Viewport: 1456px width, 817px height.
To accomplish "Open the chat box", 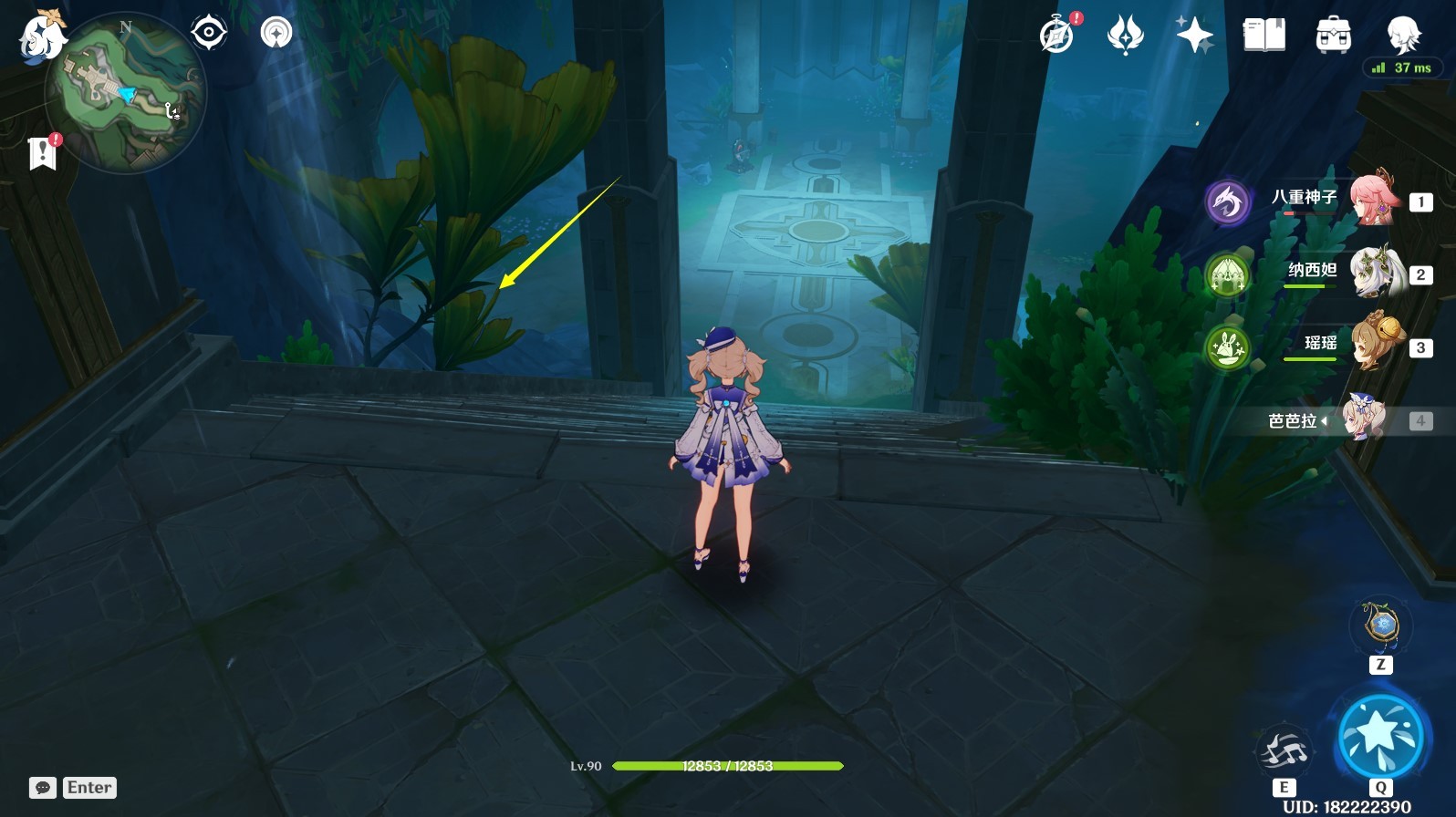I will click(x=43, y=788).
